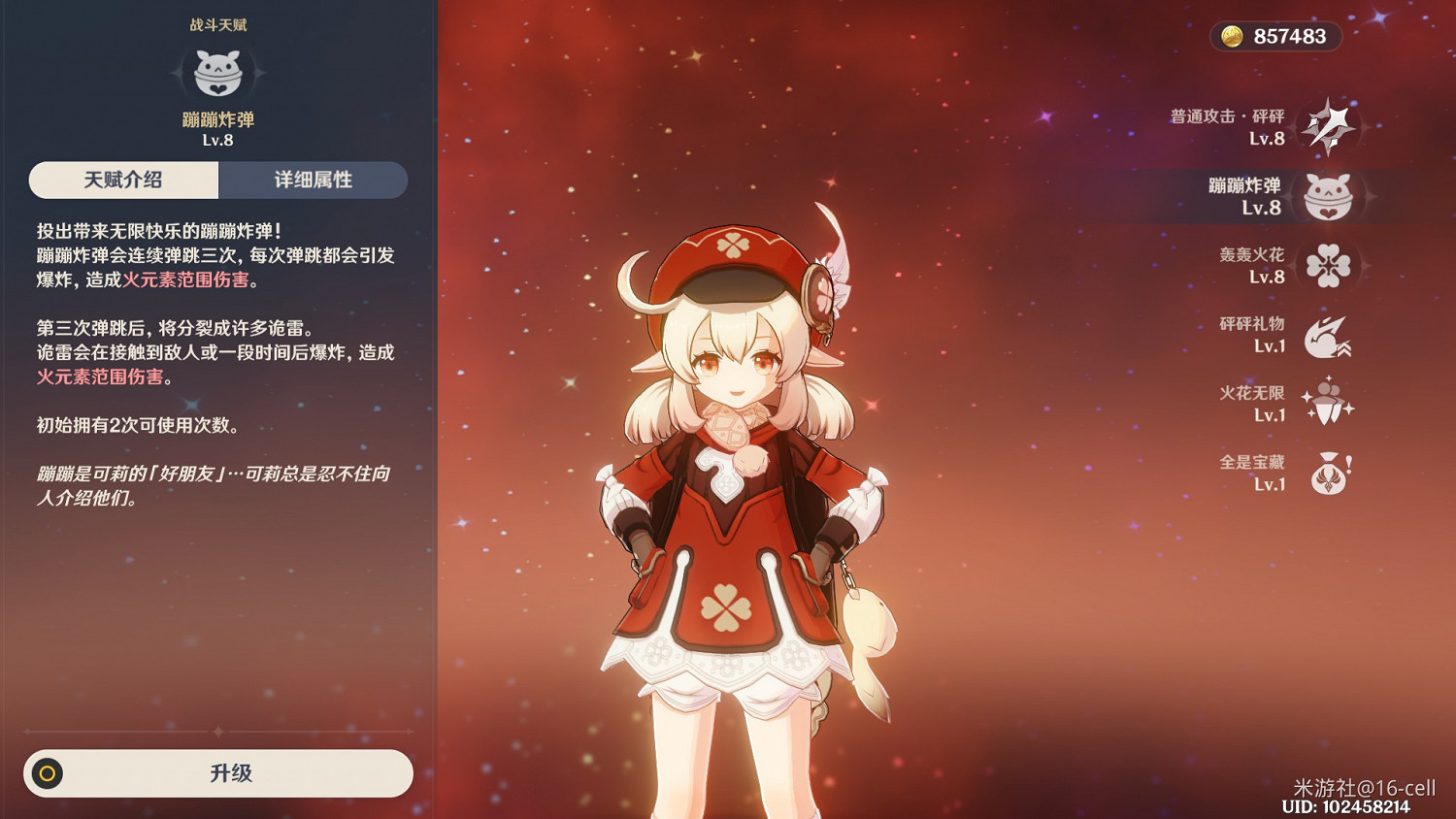Expand the 全是宝藏 Lv.1 talent entry
The width and height of the screenshot is (1456, 819).
pos(1252,472)
